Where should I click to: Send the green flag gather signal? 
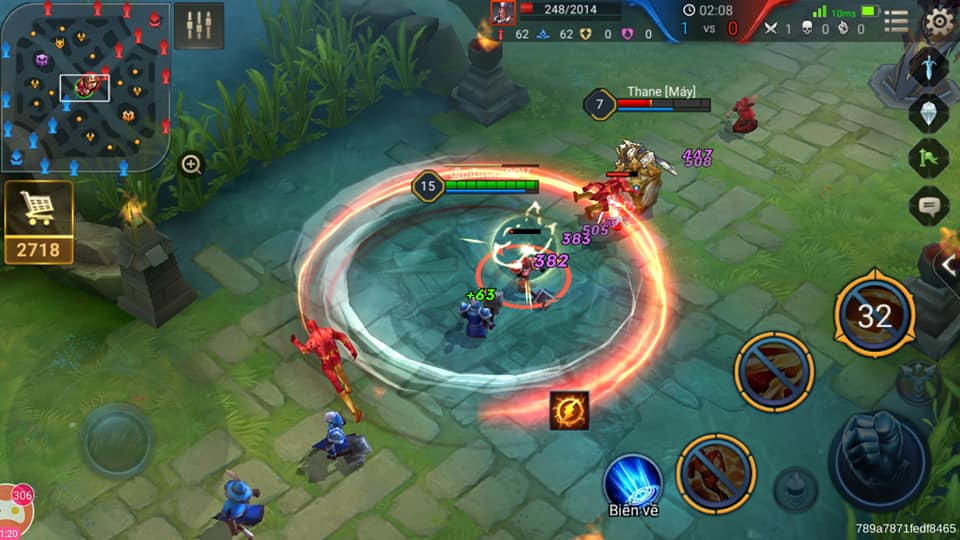tap(928, 159)
